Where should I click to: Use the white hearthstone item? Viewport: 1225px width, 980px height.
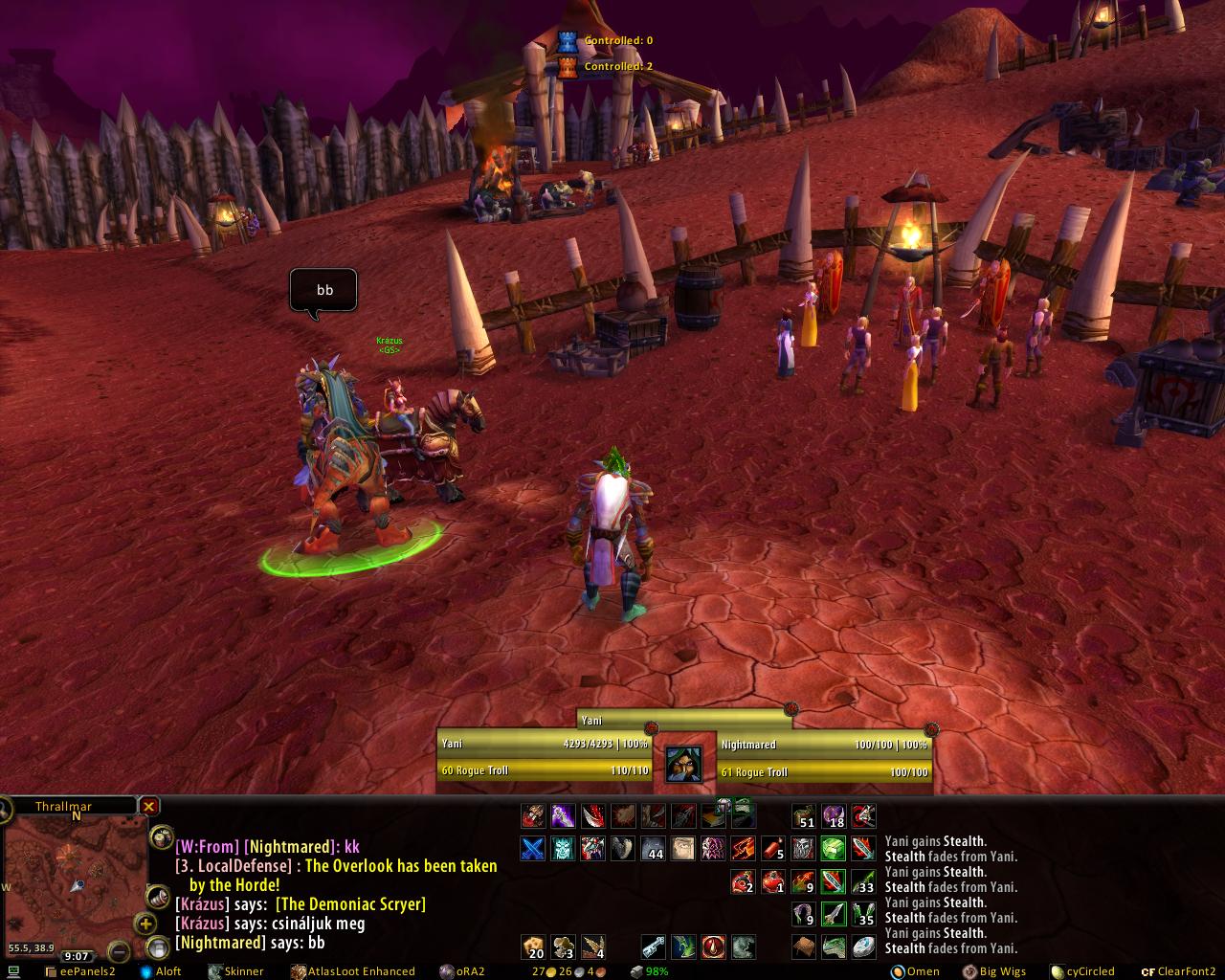[x=863, y=947]
